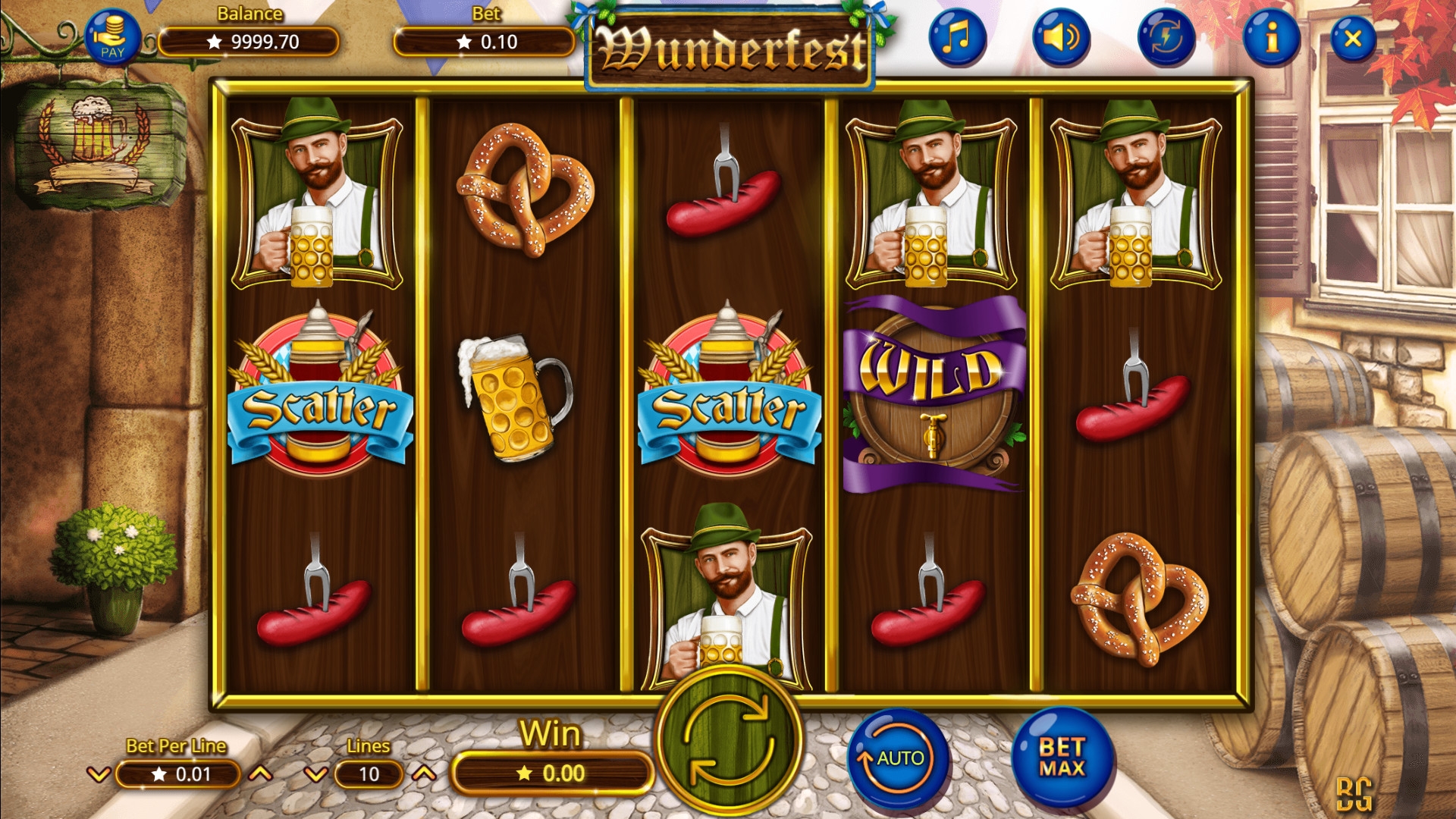Toggle the sound speaker button
The width and height of the screenshot is (1456, 819).
(1061, 36)
